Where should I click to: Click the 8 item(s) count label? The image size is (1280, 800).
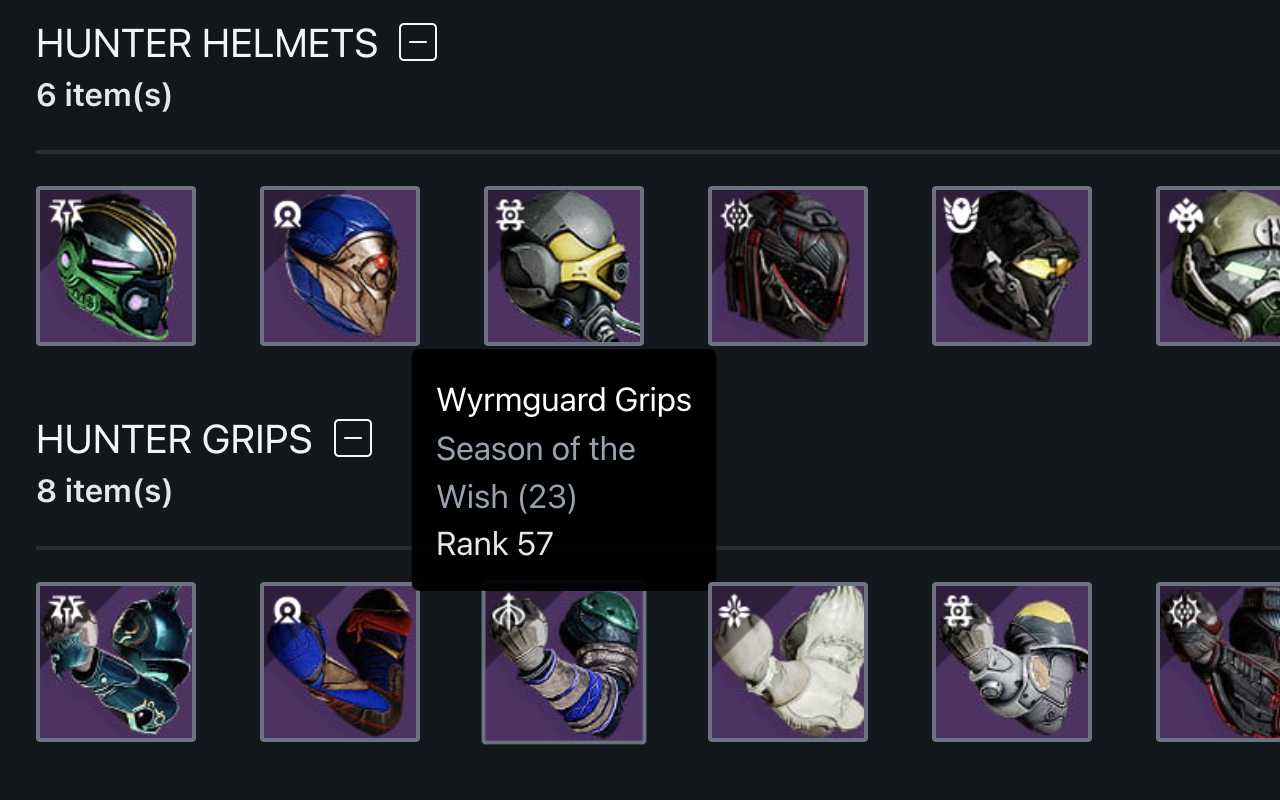103,491
